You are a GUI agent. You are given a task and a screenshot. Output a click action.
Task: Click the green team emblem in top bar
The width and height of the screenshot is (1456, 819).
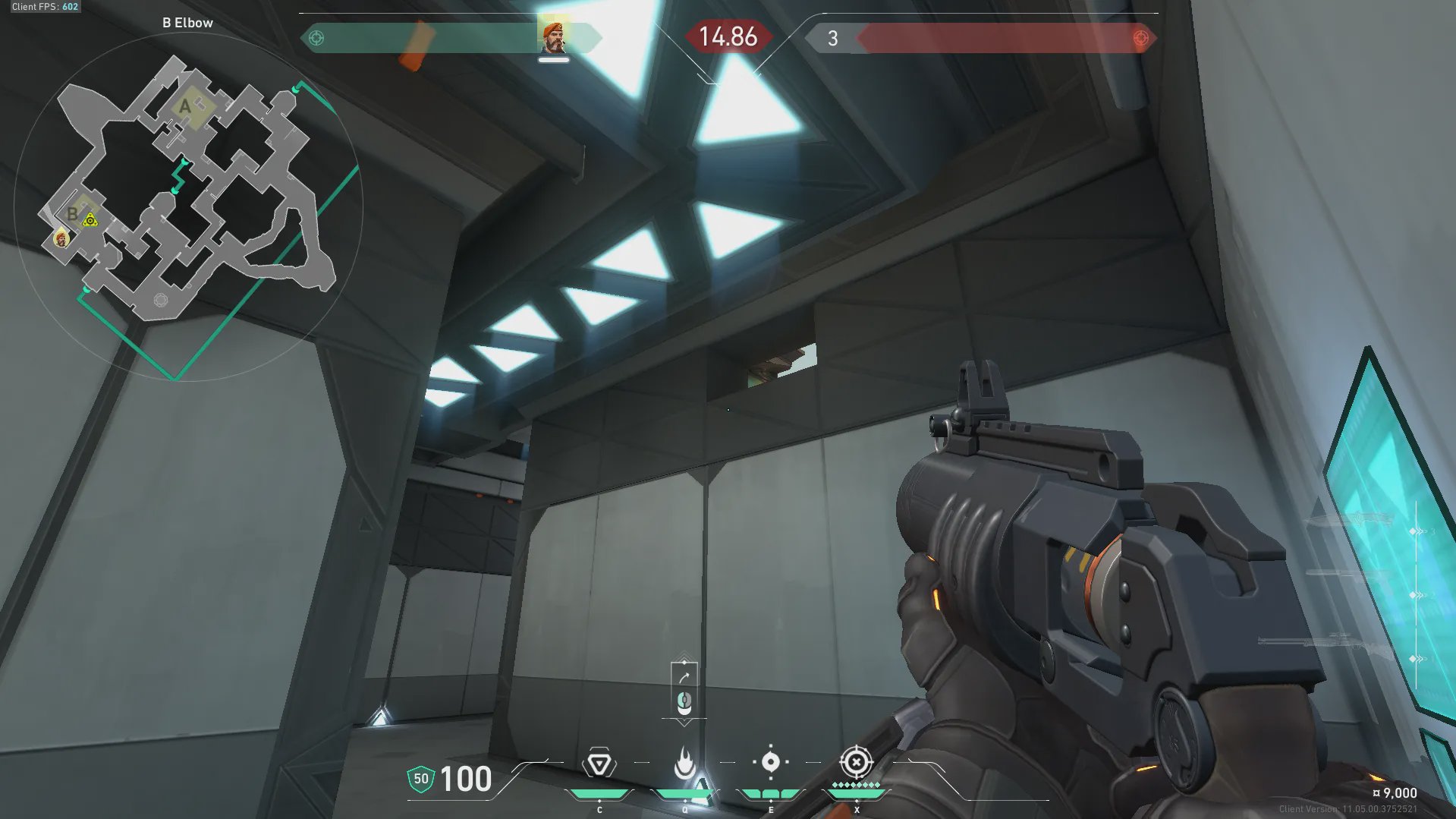click(x=316, y=38)
